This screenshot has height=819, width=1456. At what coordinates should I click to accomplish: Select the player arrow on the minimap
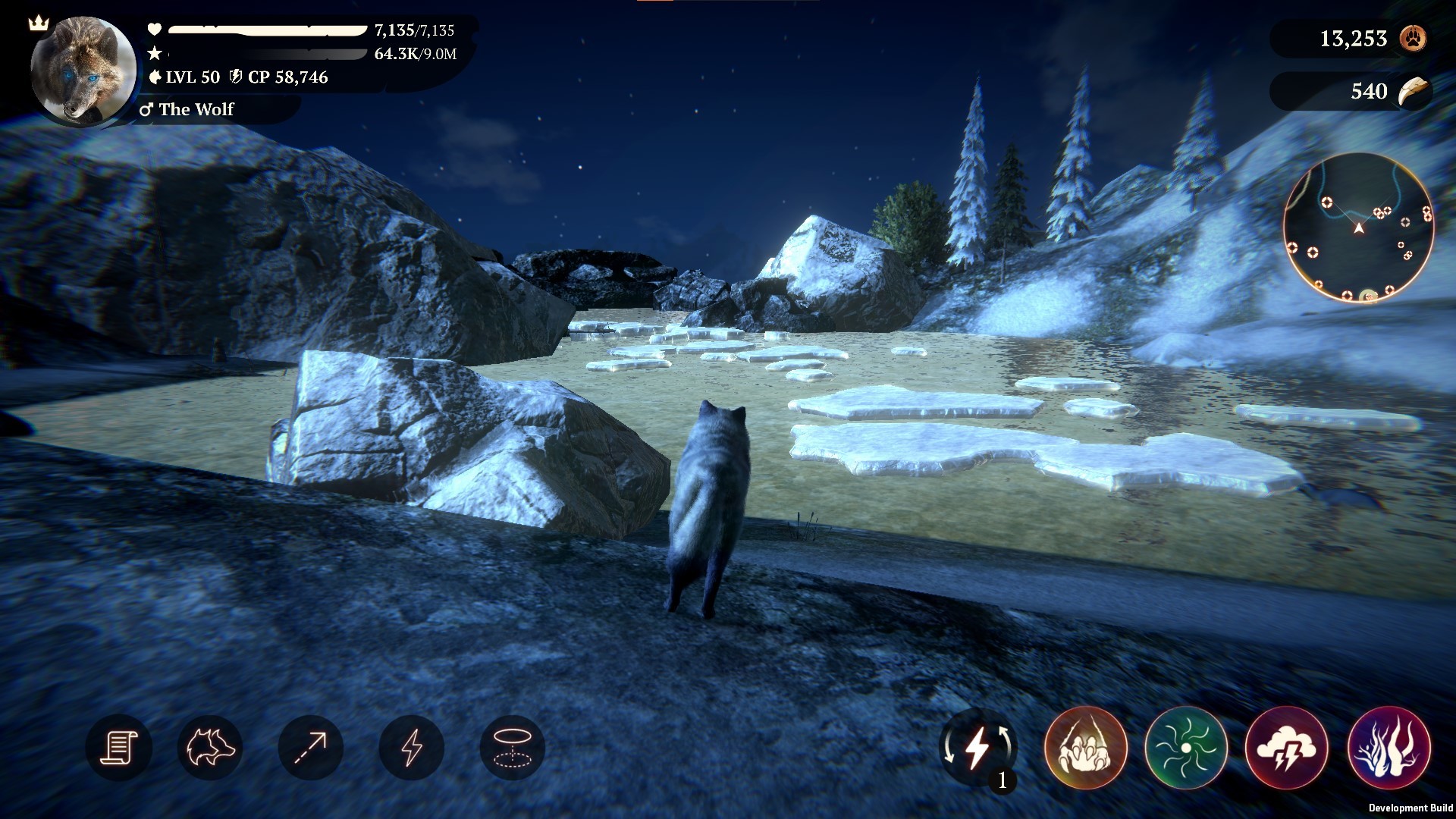click(x=1357, y=227)
